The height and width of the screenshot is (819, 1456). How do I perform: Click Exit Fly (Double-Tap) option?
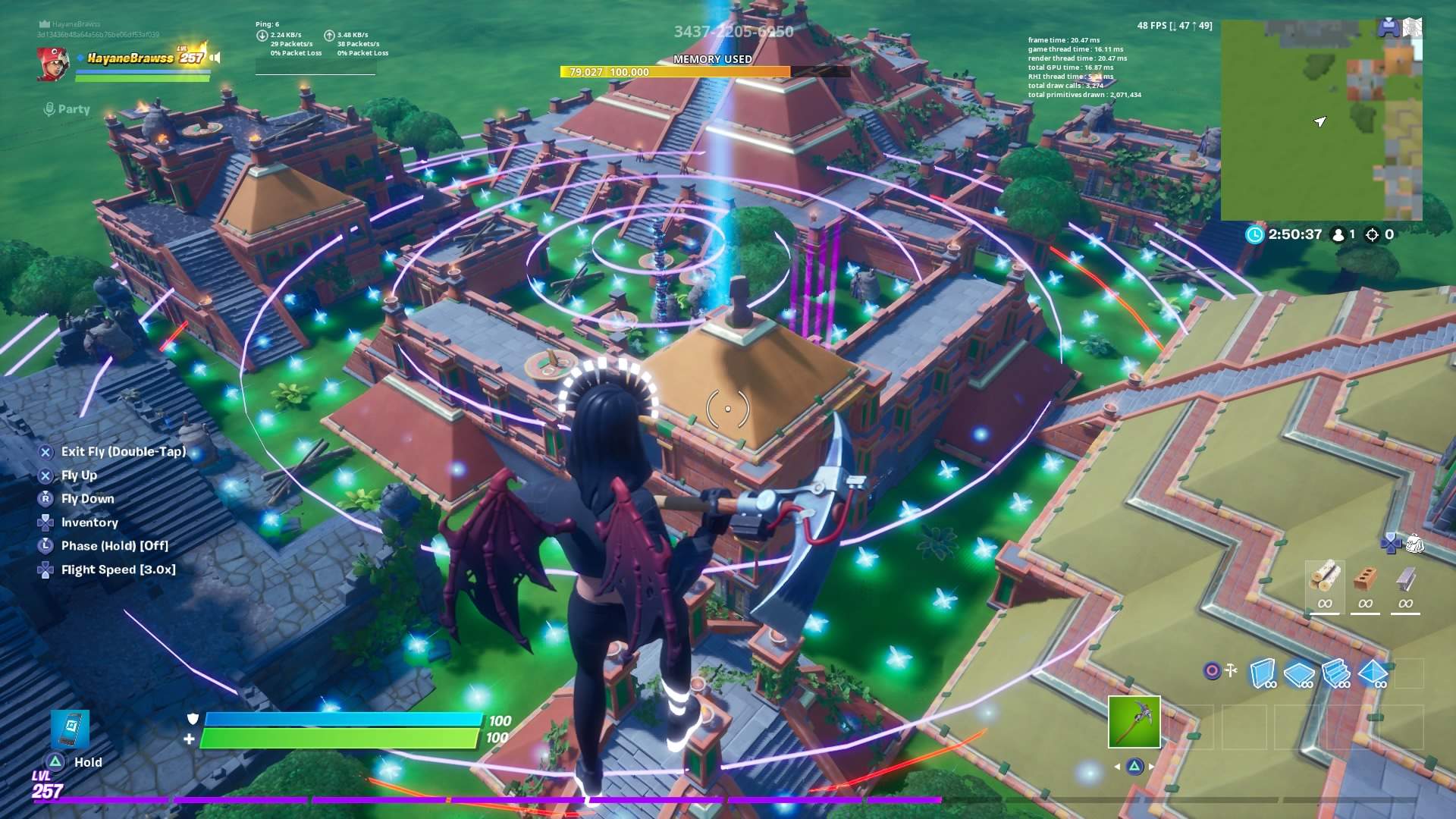click(124, 451)
